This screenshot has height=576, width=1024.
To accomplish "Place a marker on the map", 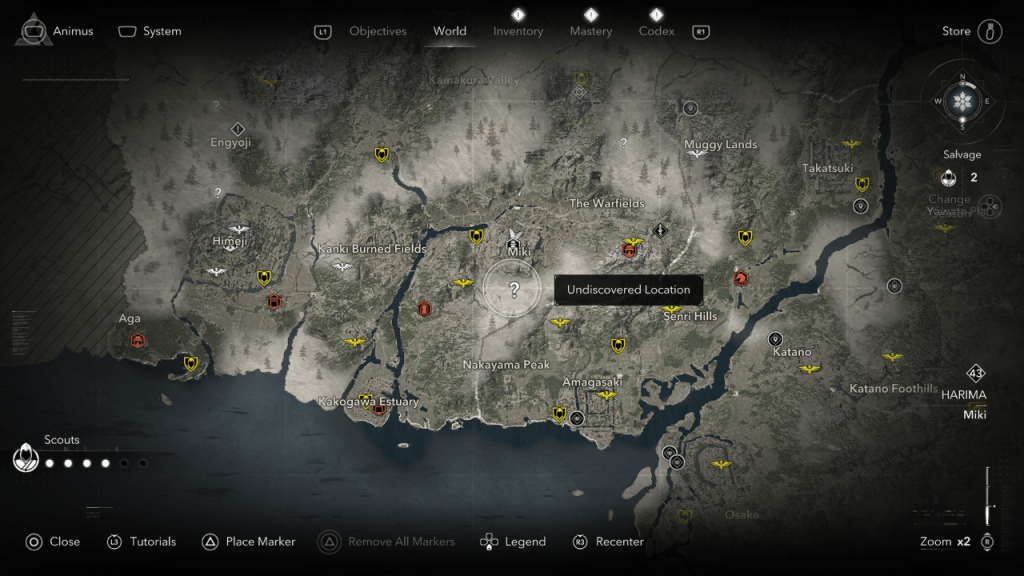I will [x=249, y=541].
